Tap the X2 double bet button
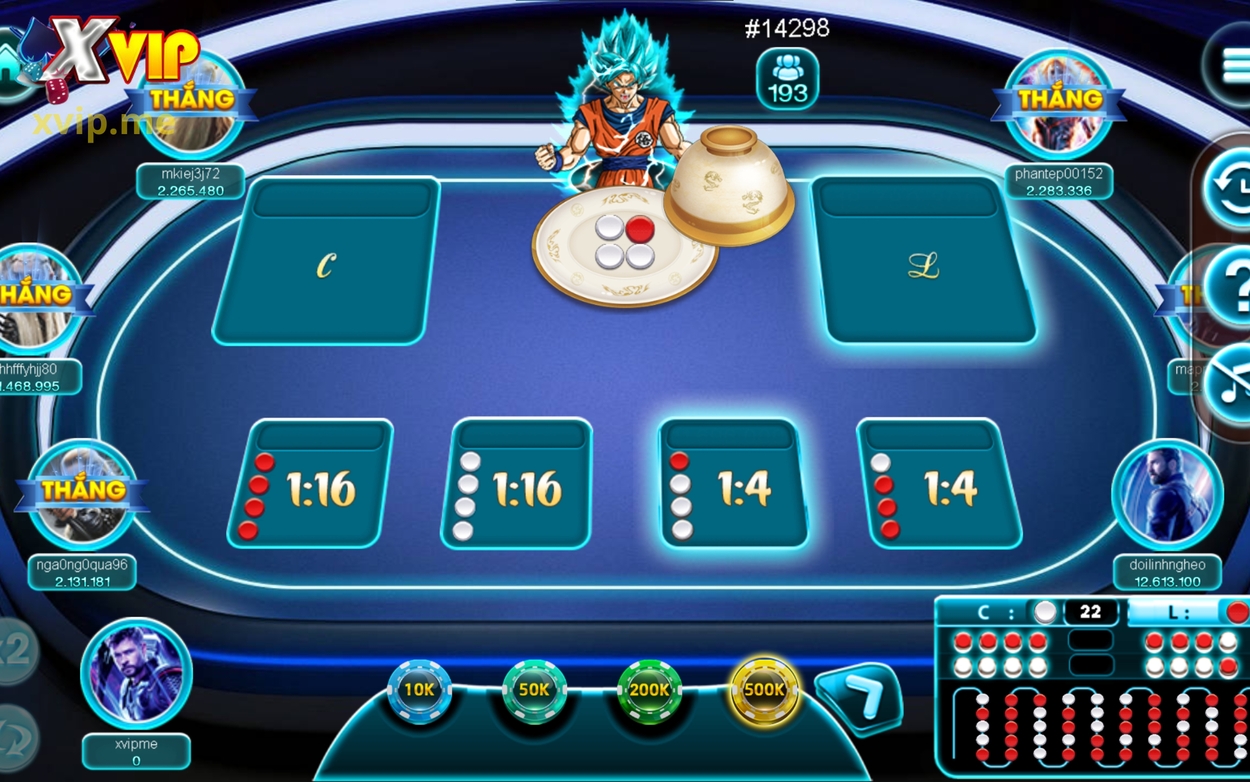This screenshot has height=782, width=1250. pyautogui.click(x=14, y=650)
